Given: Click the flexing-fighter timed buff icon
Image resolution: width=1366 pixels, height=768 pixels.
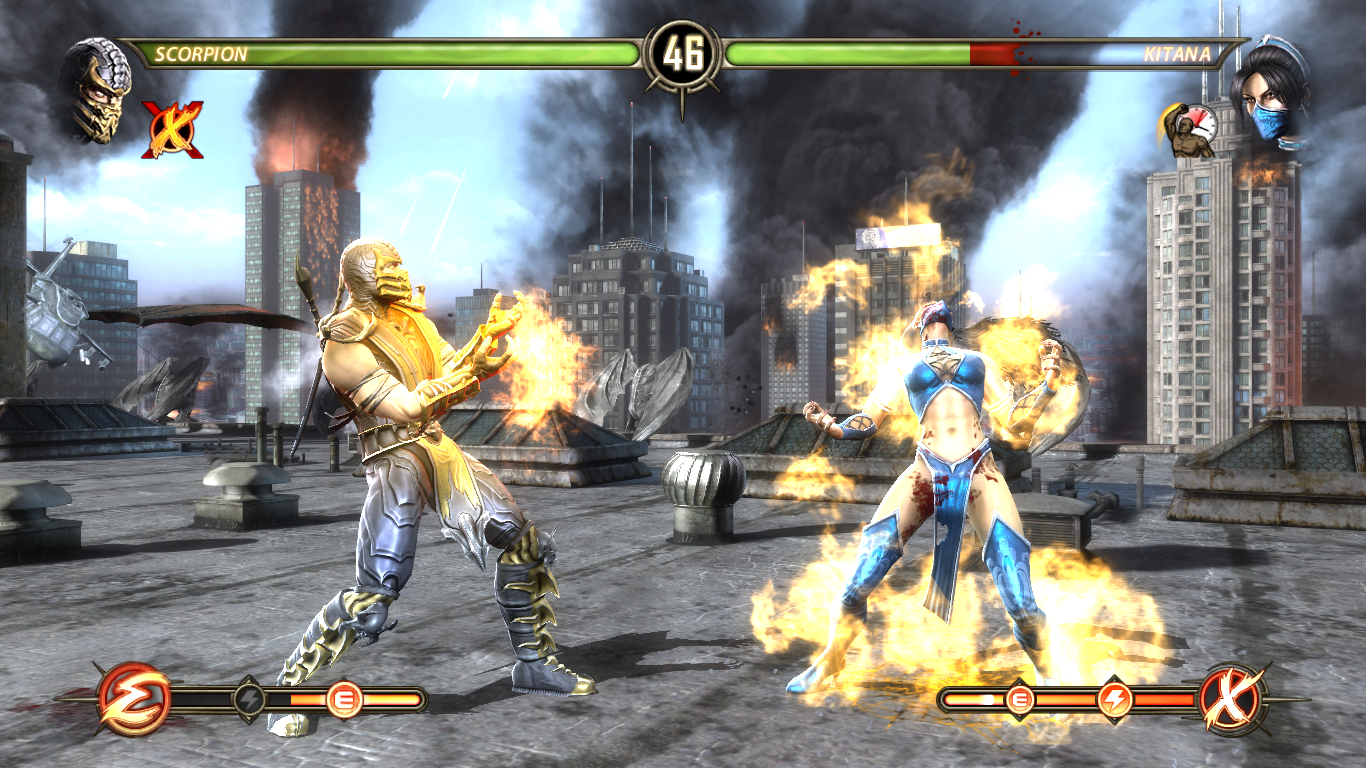Looking at the screenshot, I should (1187, 130).
